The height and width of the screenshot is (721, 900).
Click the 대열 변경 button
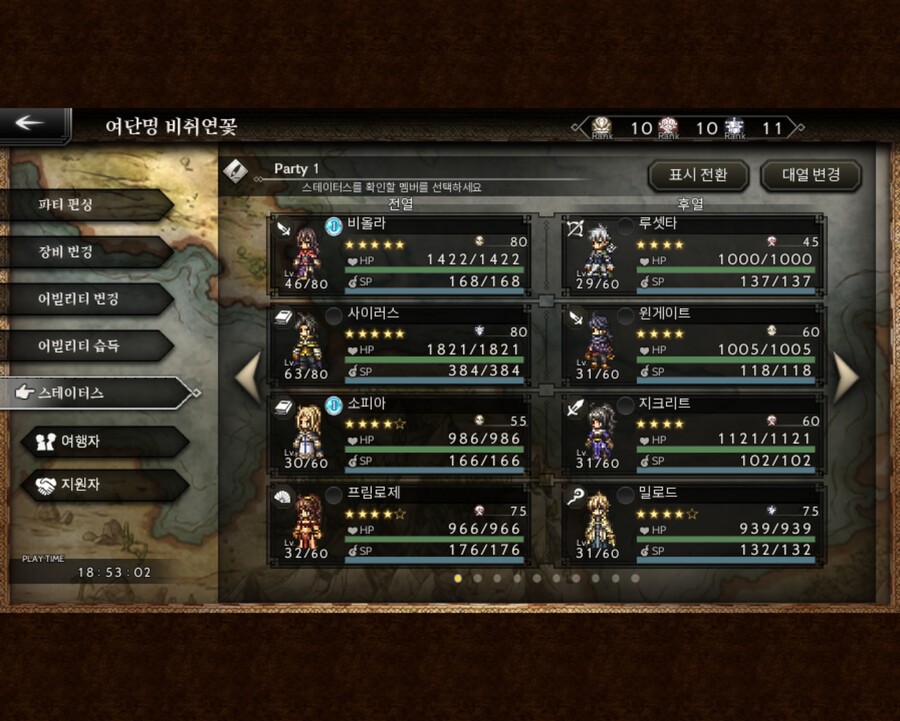pyautogui.click(x=810, y=175)
